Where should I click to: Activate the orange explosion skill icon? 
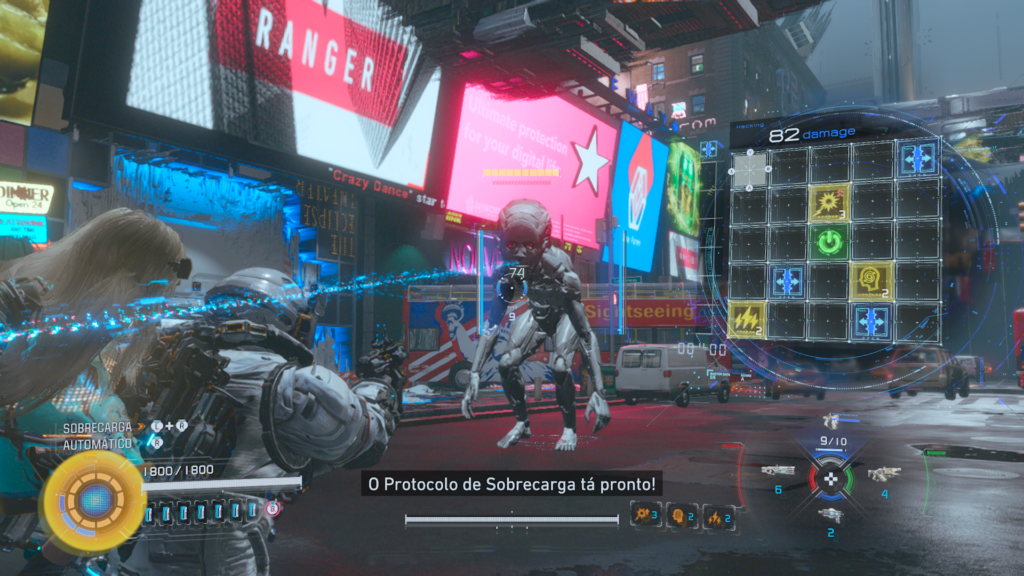[x=644, y=516]
